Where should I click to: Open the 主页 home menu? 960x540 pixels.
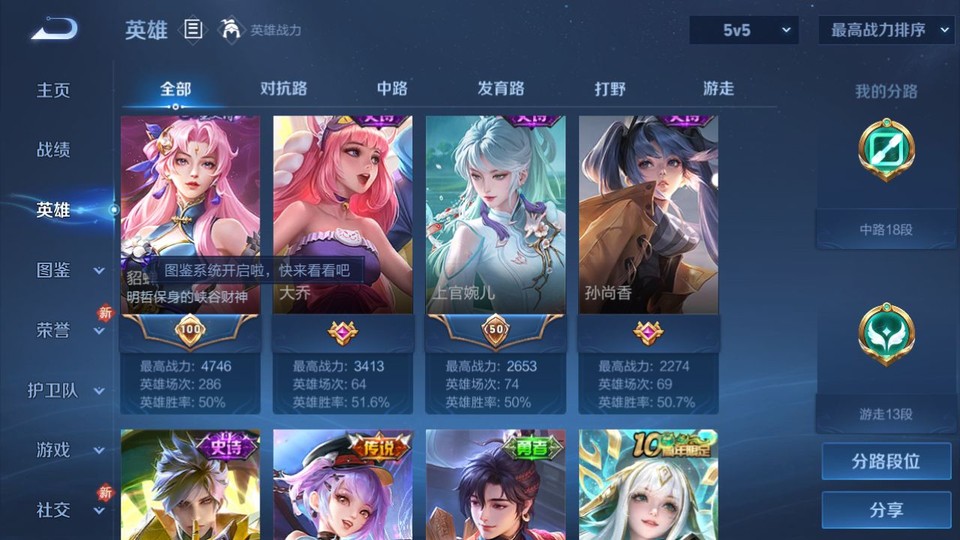click(x=54, y=90)
